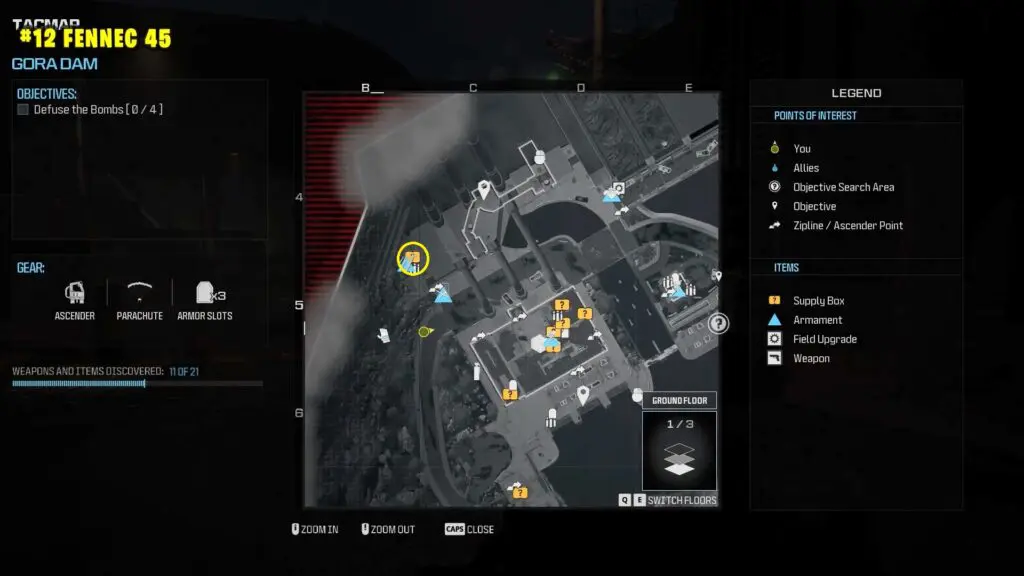Screen dimensions: 1024x576
Task: Click the green player marker on the map
Action: [x=424, y=331]
